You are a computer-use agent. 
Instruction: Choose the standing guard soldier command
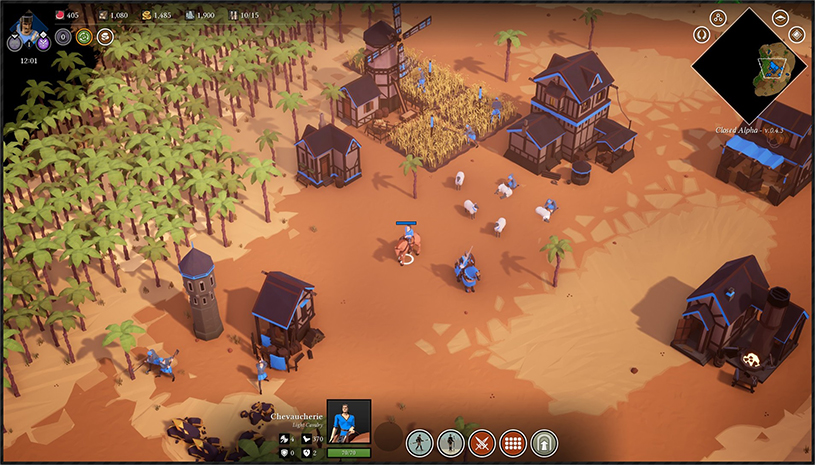tap(450, 441)
